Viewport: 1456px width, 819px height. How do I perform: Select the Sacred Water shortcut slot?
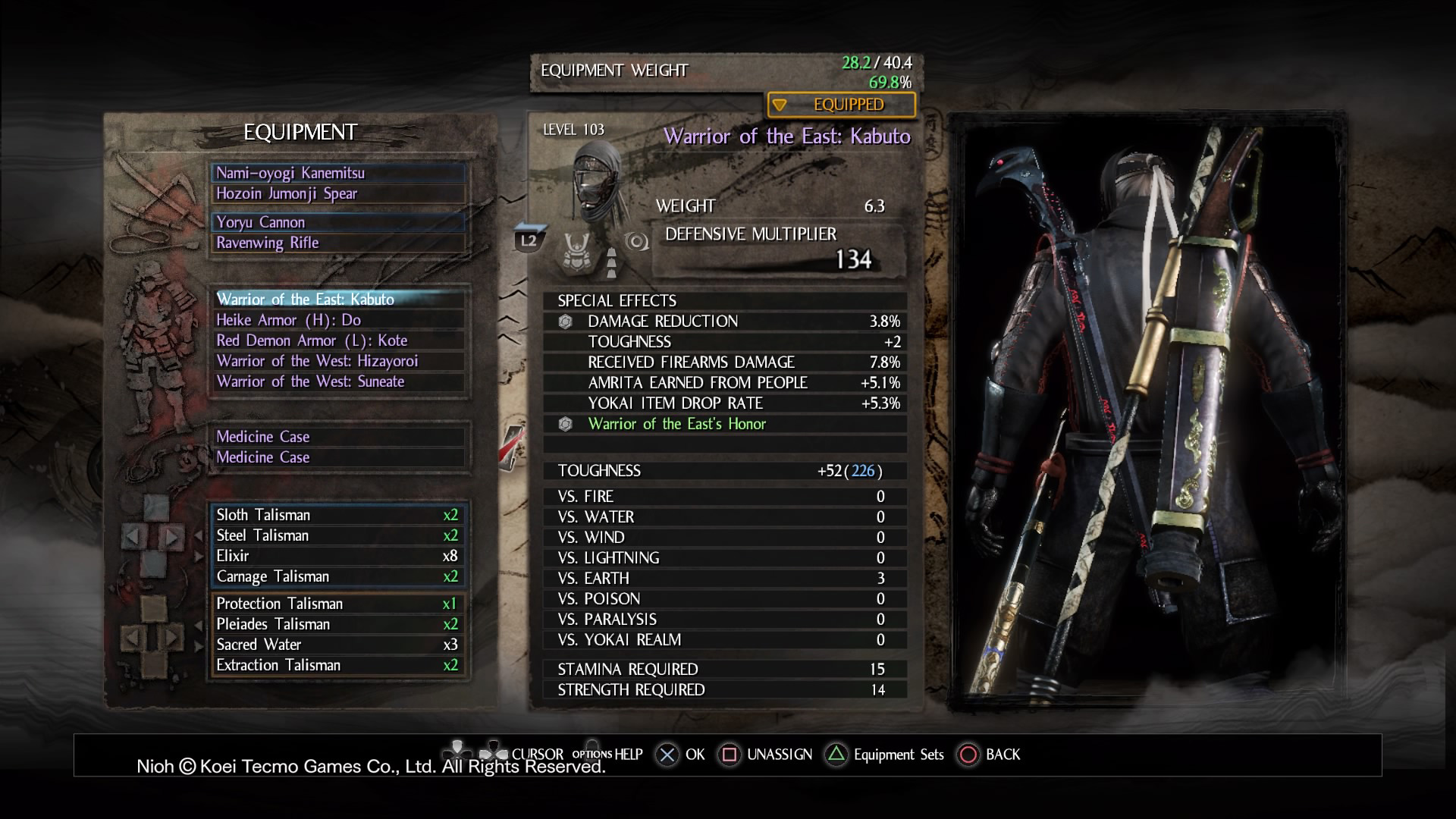(x=338, y=645)
